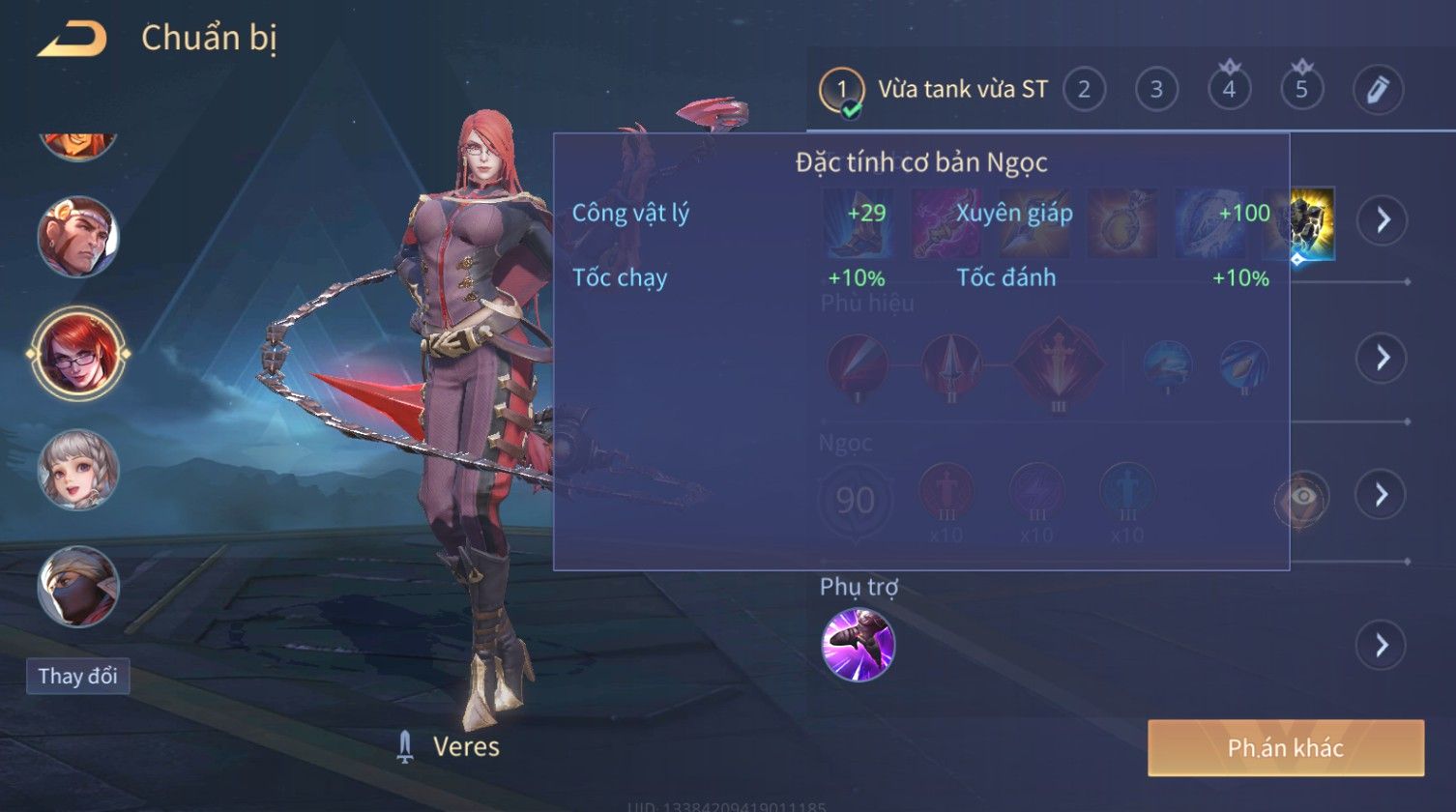
Task: Tap the 'Phản khác' button
Action: tap(1286, 747)
